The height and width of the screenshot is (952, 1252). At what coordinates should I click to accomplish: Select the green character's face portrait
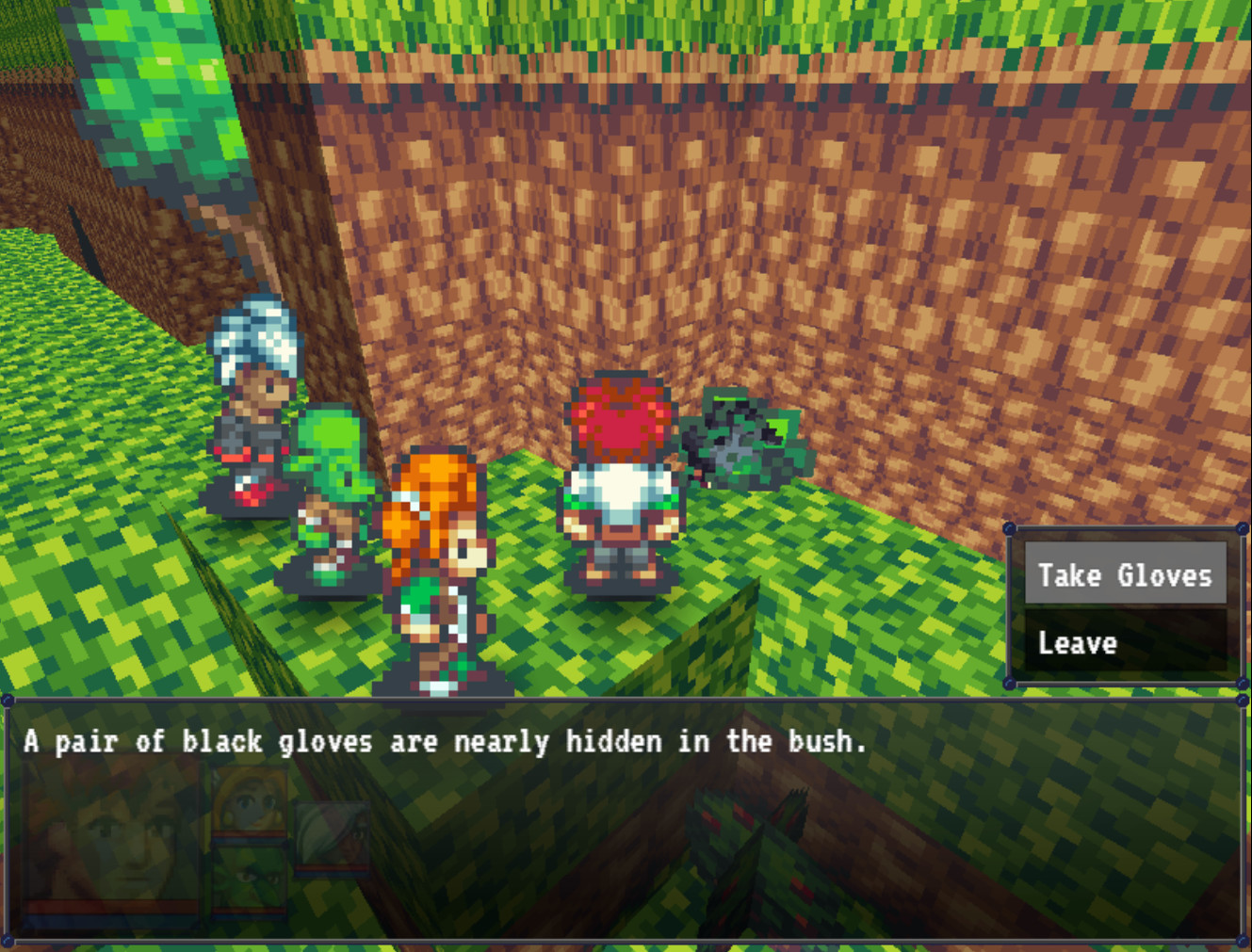pos(248,876)
